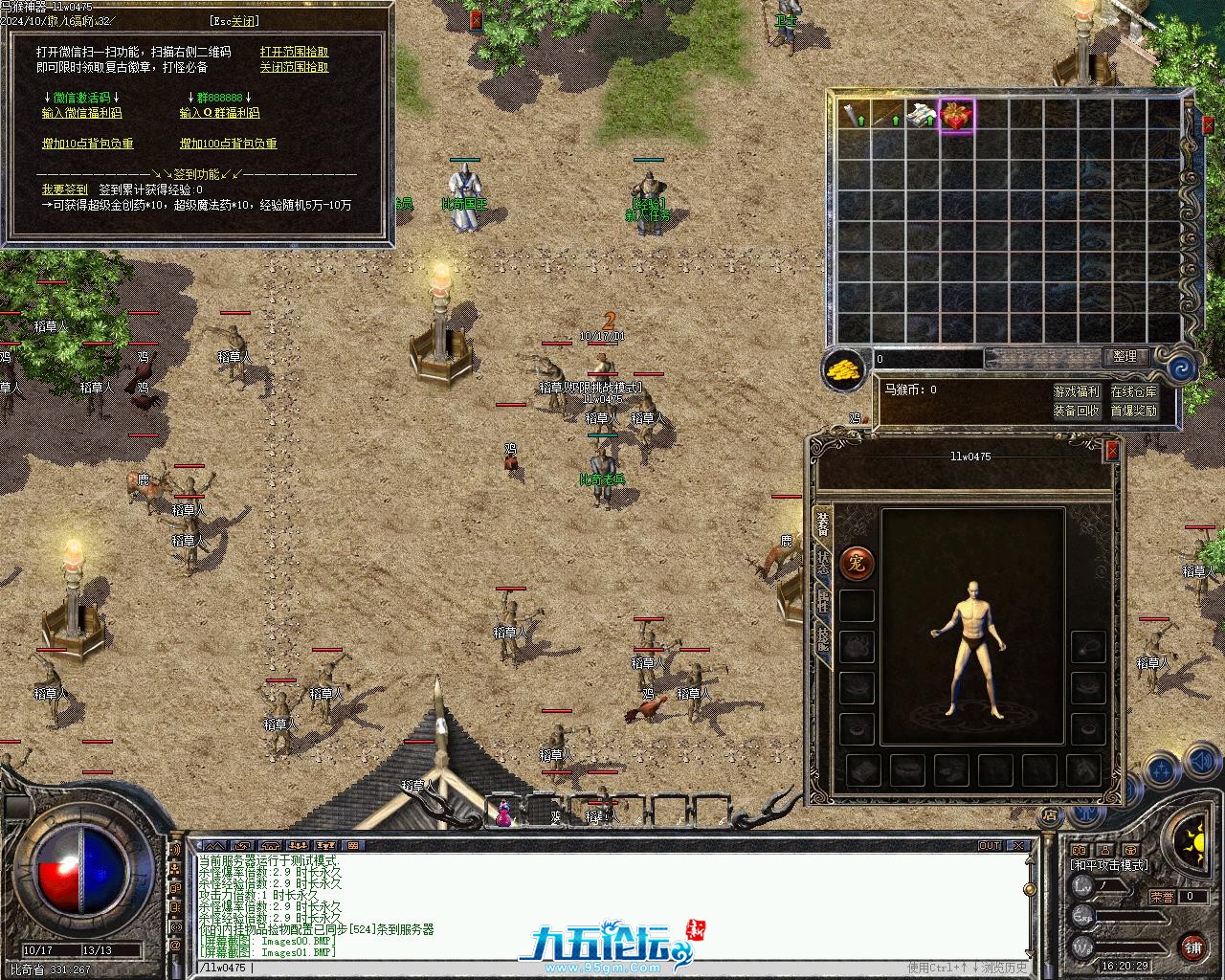Viewport: 1225px width, 980px height.
Task: Open 首爆奖励 first-drop rewards
Action: point(1133,411)
